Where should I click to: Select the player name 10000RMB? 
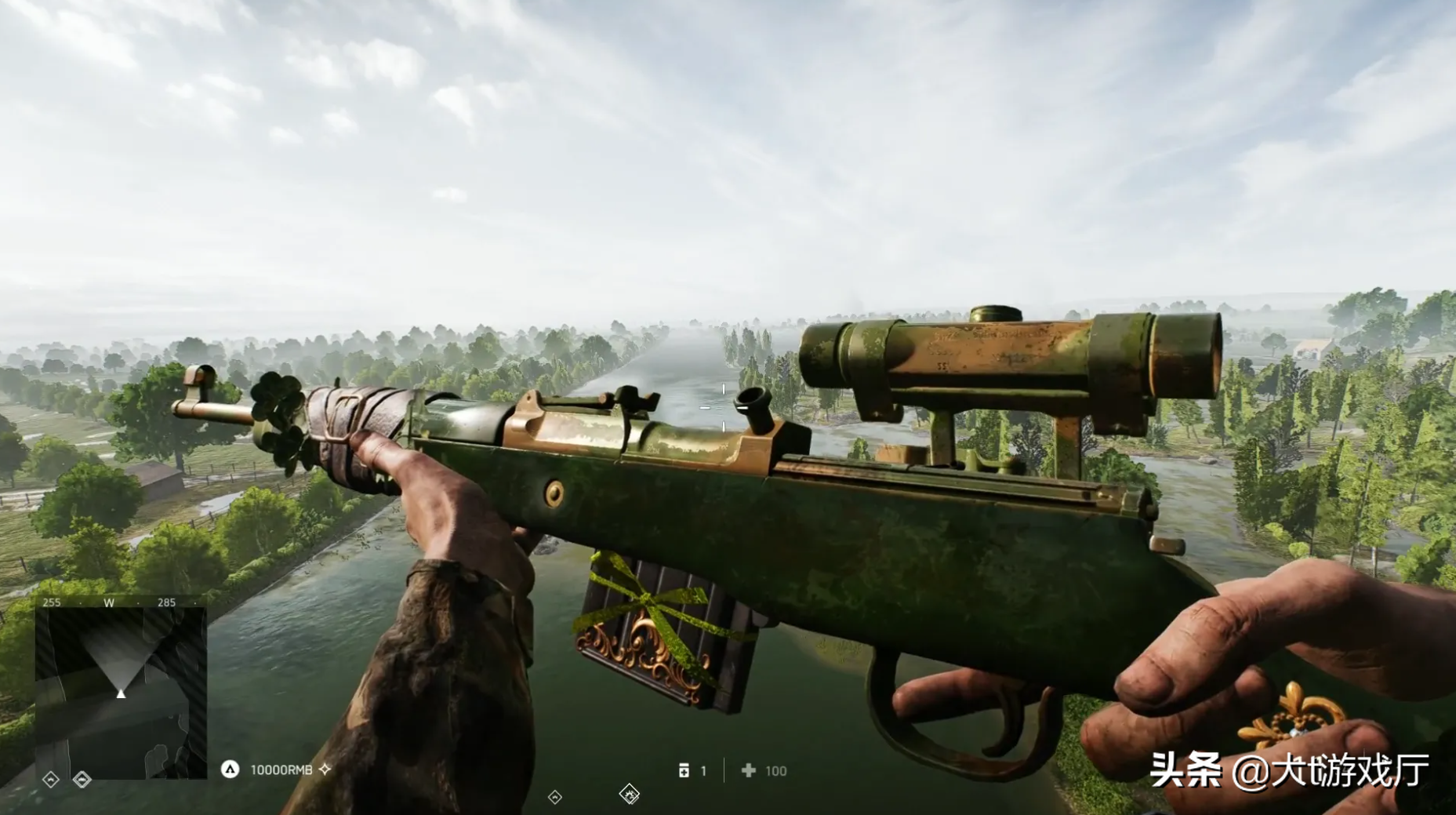[x=281, y=770]
